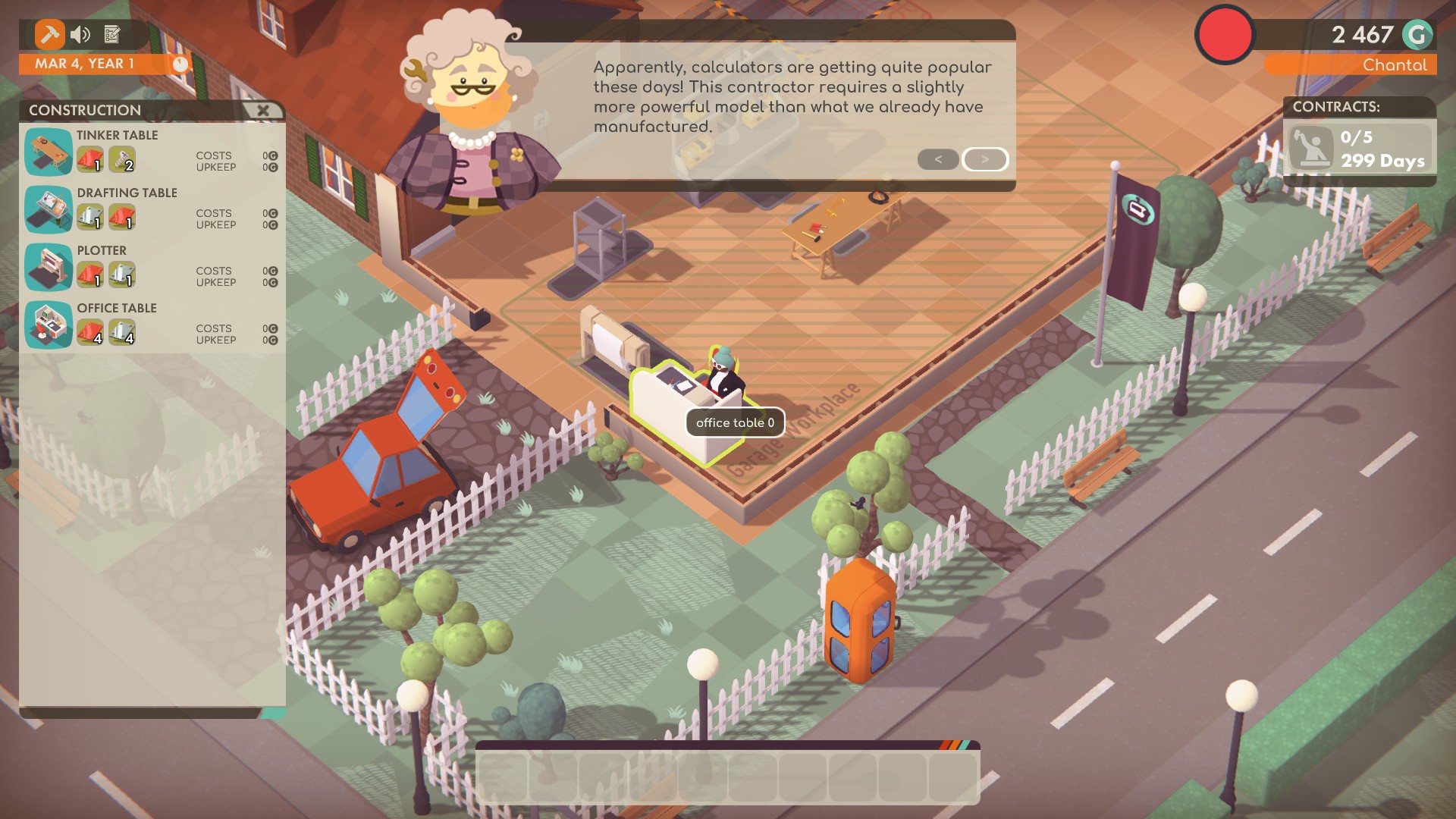The height and width of the screenshot is (819, 1456).
Task: Advance dialogue with the right arrow
Action: [x=984, y=159]
